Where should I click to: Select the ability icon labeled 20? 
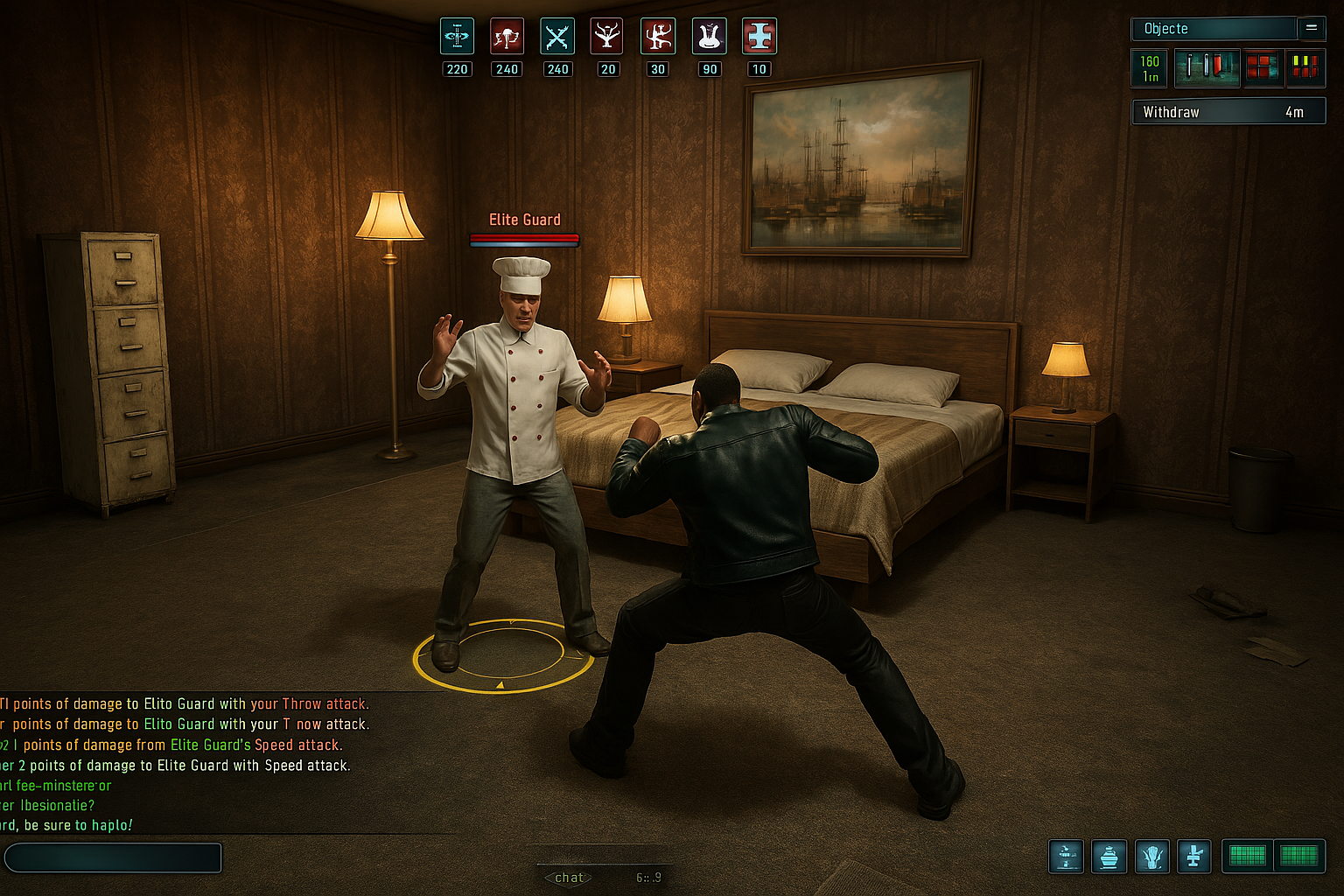pyautogui.click(x=607, y=37)
